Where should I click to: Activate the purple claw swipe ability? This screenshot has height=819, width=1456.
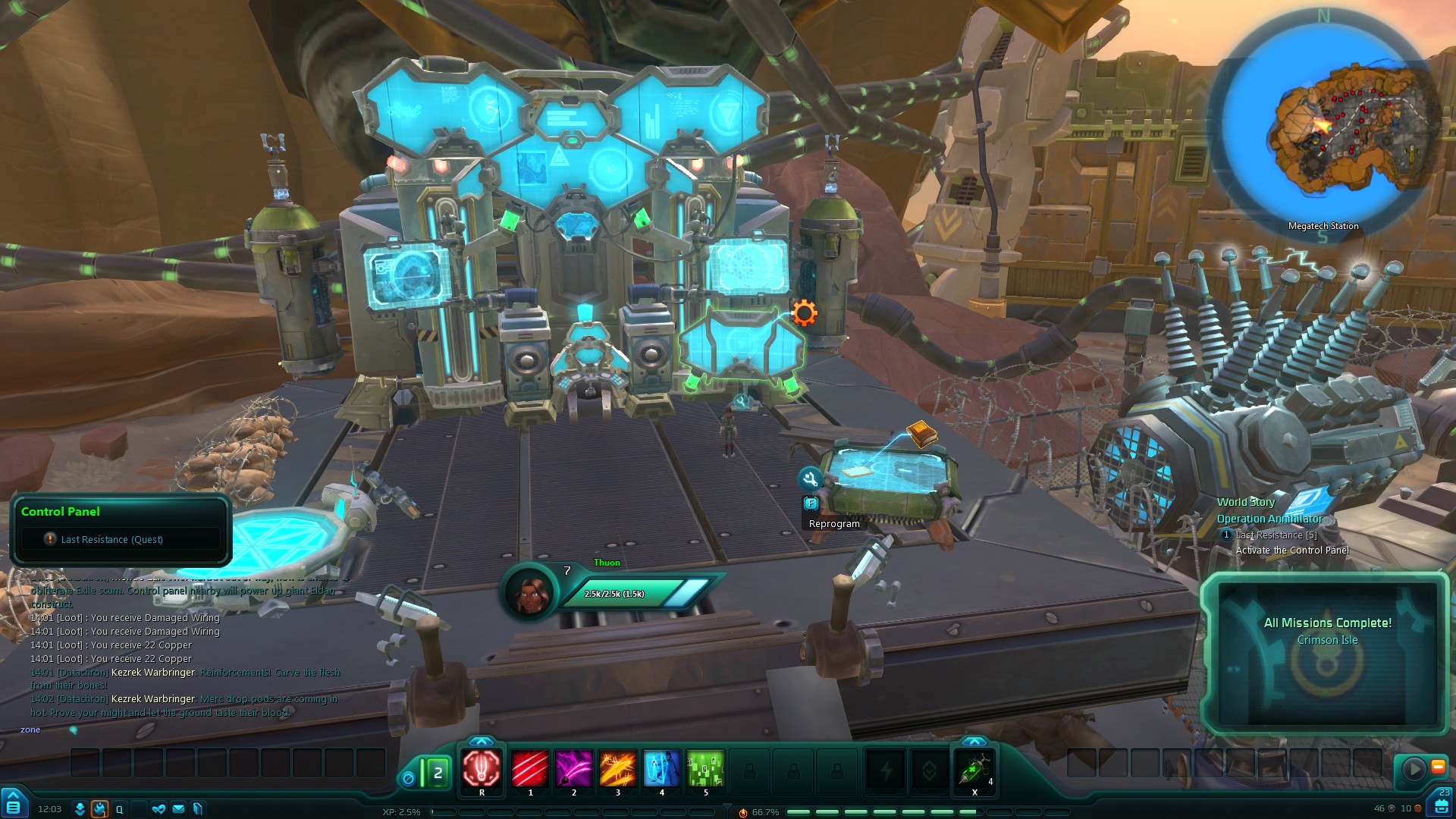574,768
